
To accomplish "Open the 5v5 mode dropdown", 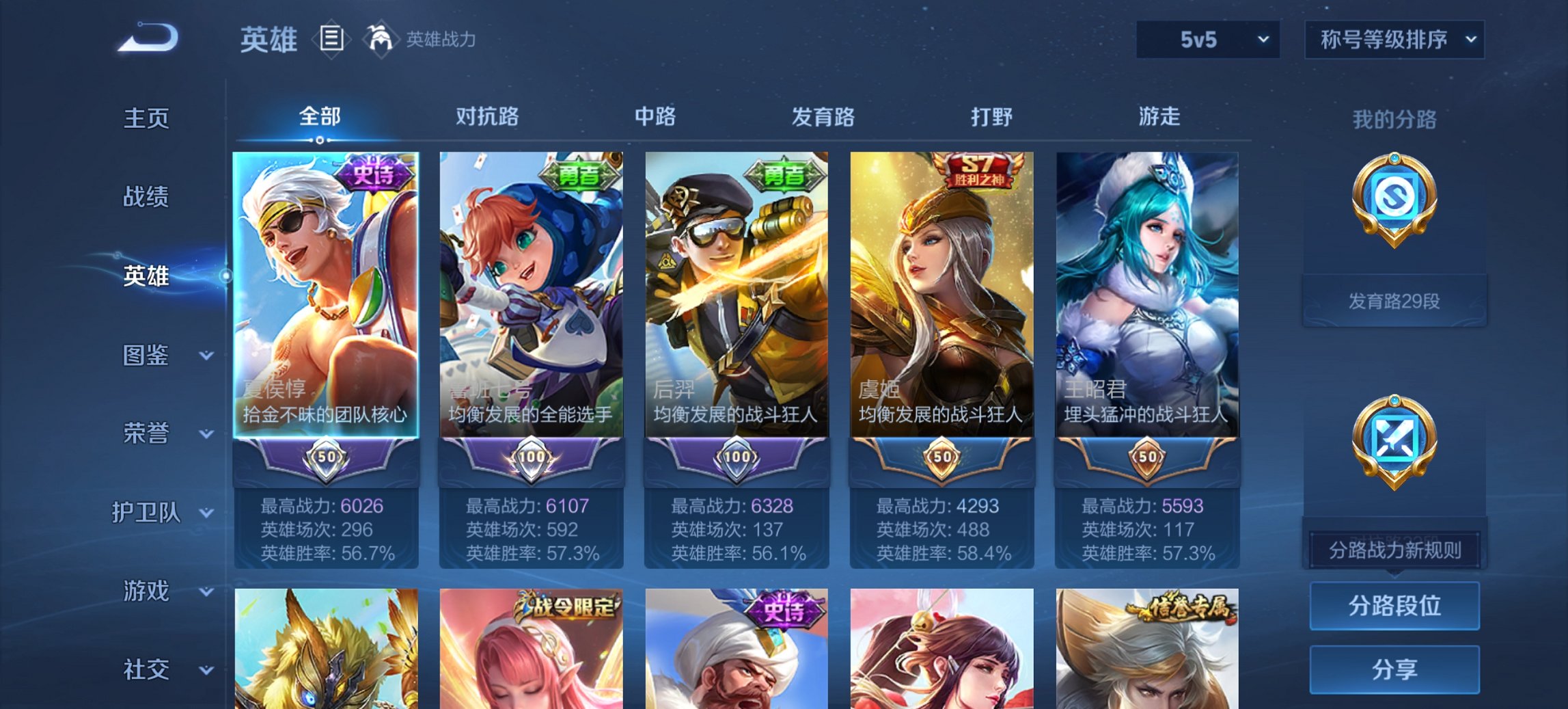I will pyautogui.click(x=1205, y=40).
